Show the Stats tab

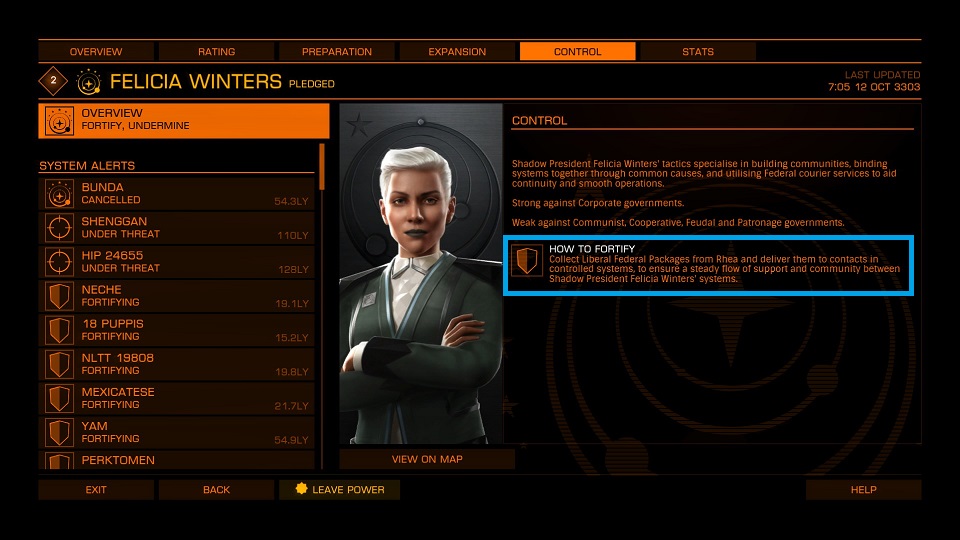(697, 52)
